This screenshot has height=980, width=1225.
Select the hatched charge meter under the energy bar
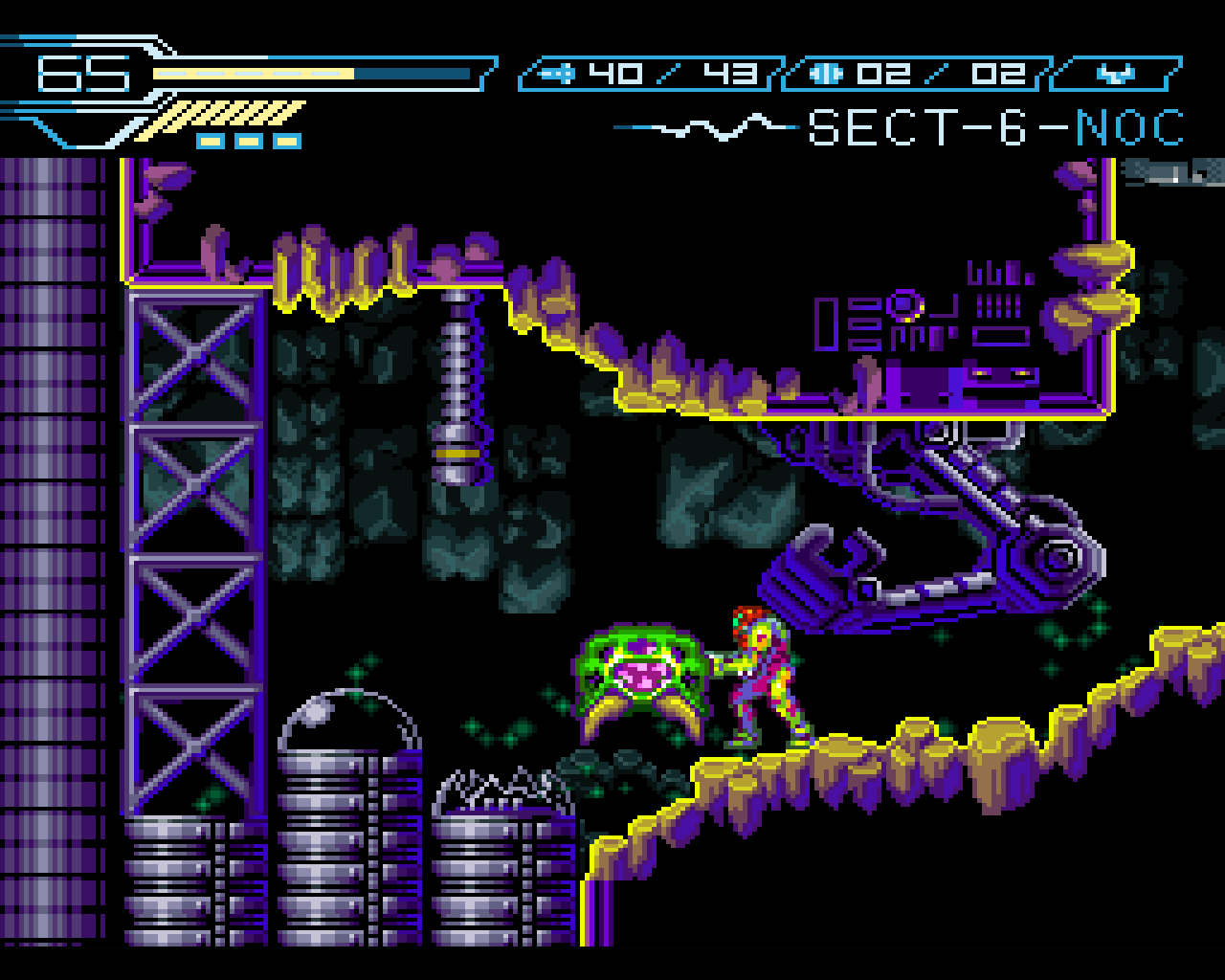point(230,115)
